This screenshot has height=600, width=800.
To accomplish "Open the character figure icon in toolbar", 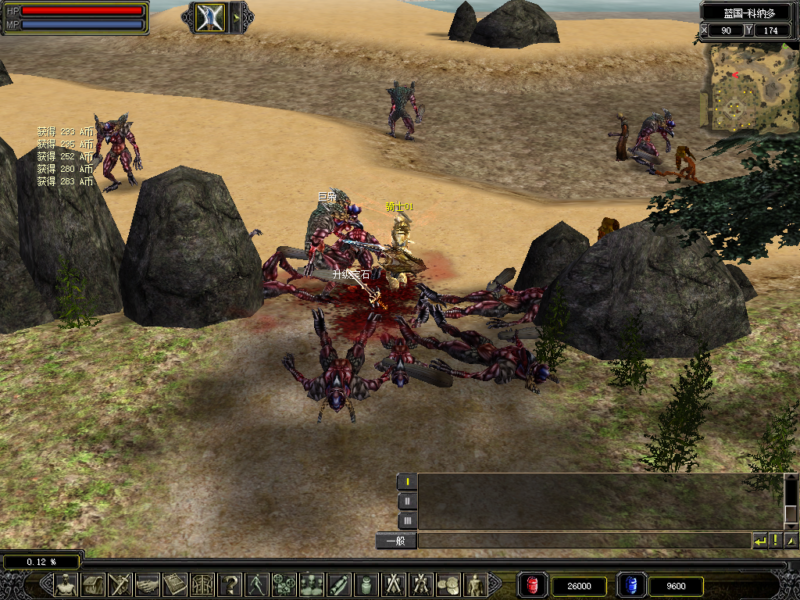I will (x=66, y=585).
